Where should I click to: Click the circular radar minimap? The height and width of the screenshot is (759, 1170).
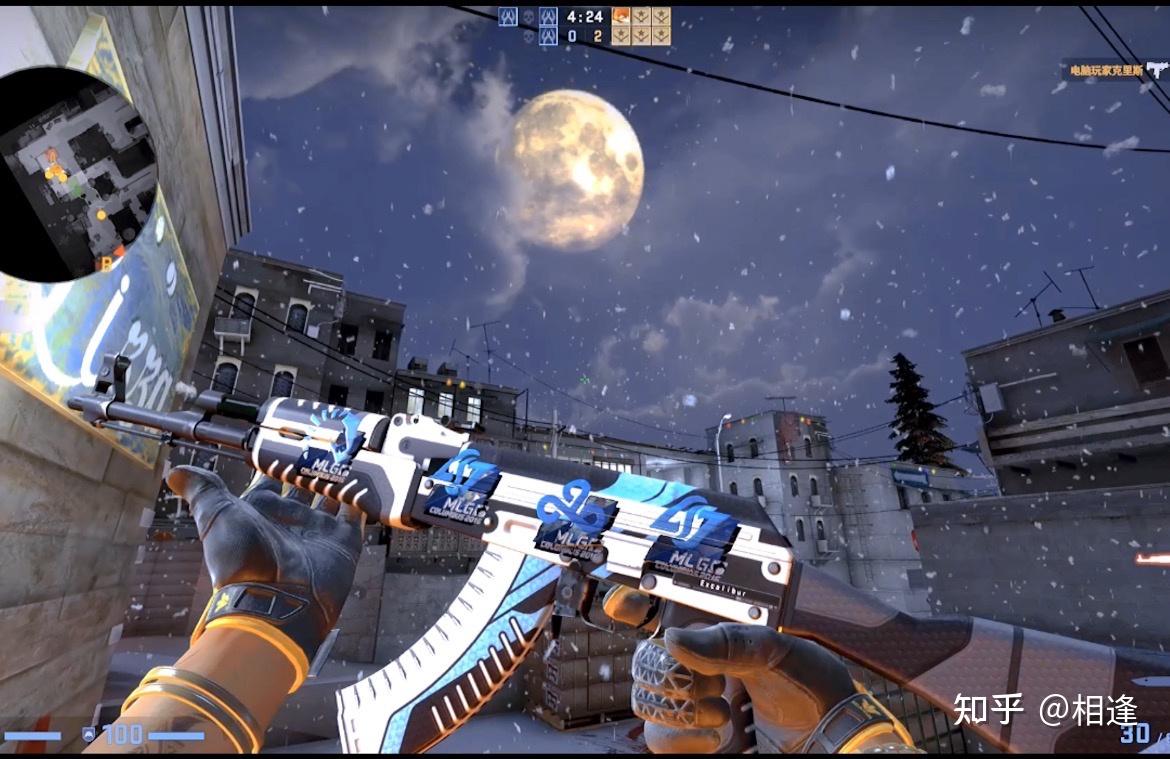(75, 175)
